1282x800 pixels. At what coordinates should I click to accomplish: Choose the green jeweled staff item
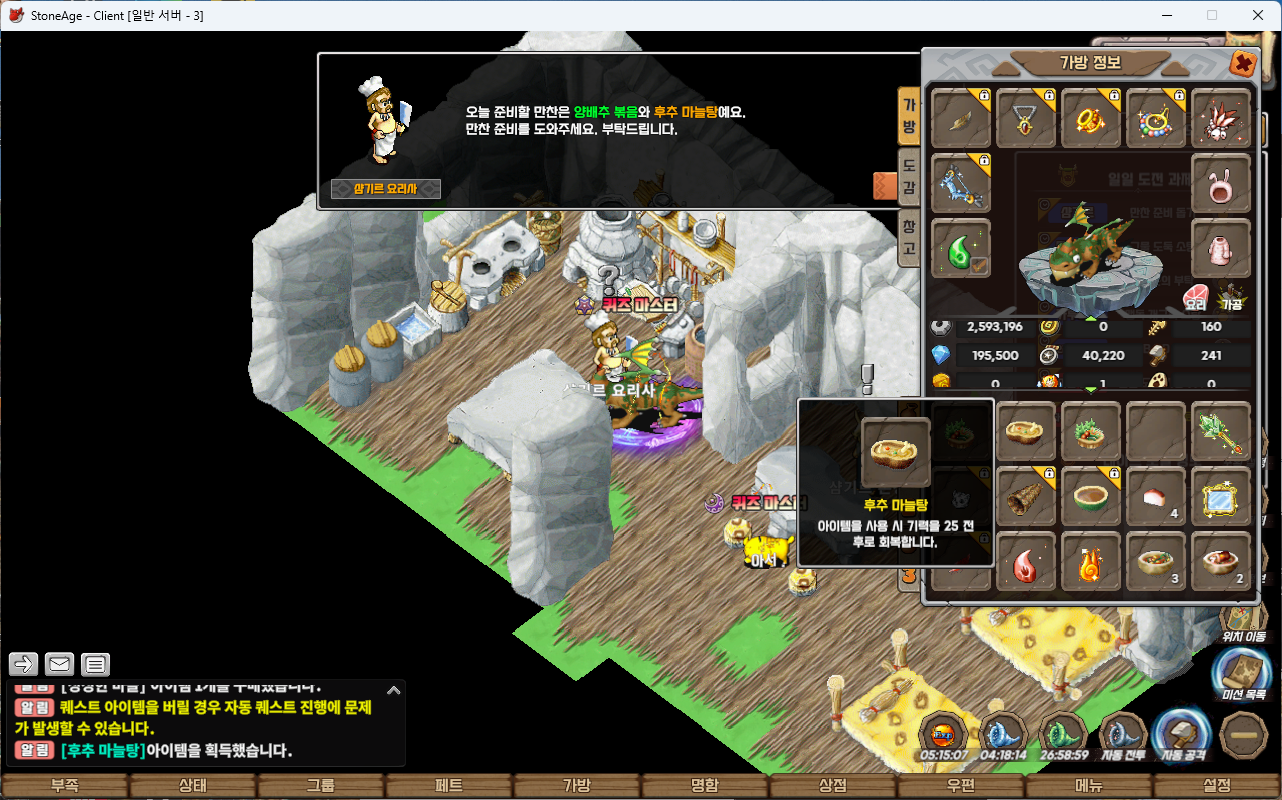1221,432
